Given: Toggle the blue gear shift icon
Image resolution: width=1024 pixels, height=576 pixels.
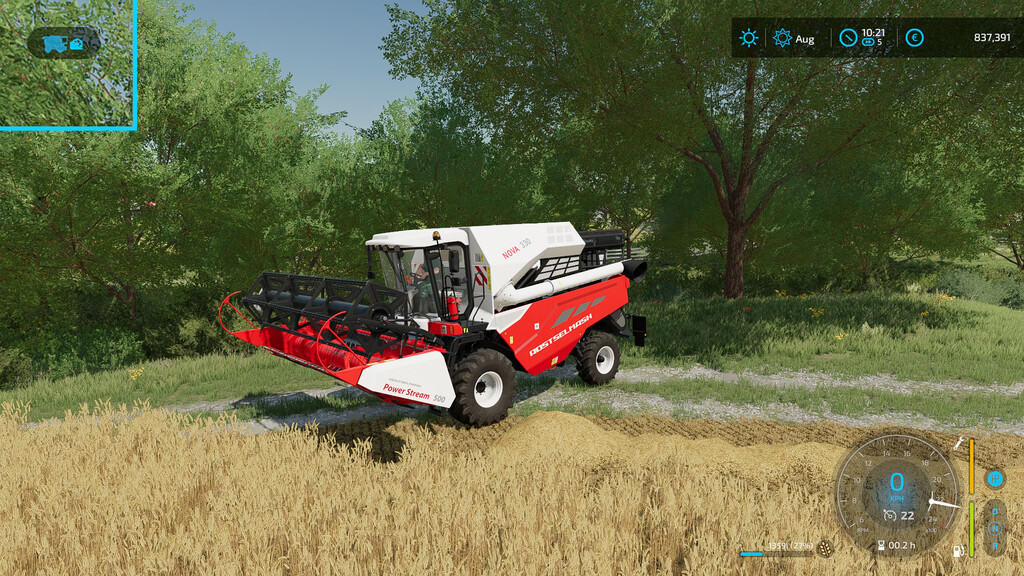Looking at the screenshot, I should pos(995,479).
